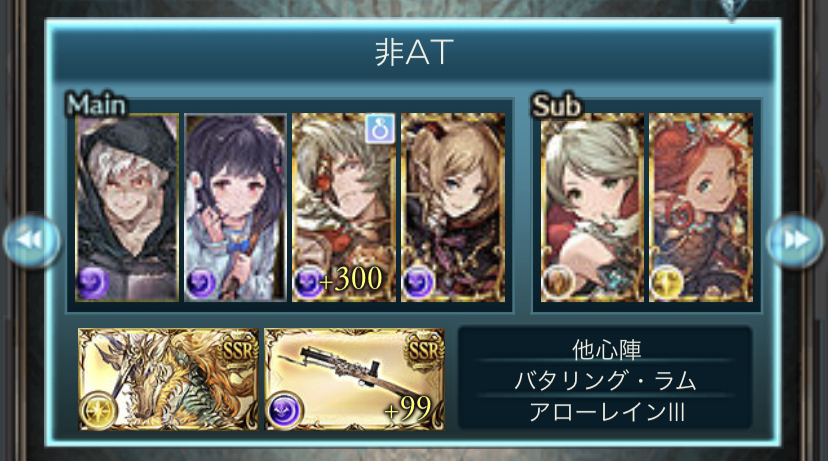The width and height of the screenshot is (828, 461).
Task: Go to the previous party set
Action: pyautogui.click(x=30, y=241)
